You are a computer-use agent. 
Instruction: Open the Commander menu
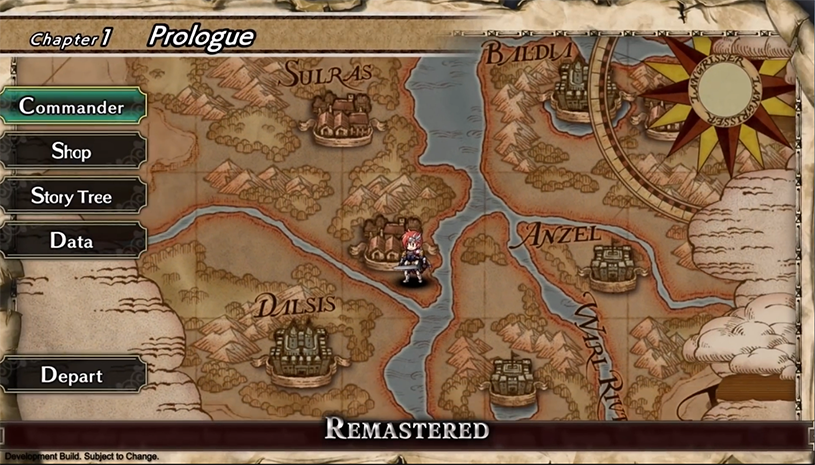72,106
